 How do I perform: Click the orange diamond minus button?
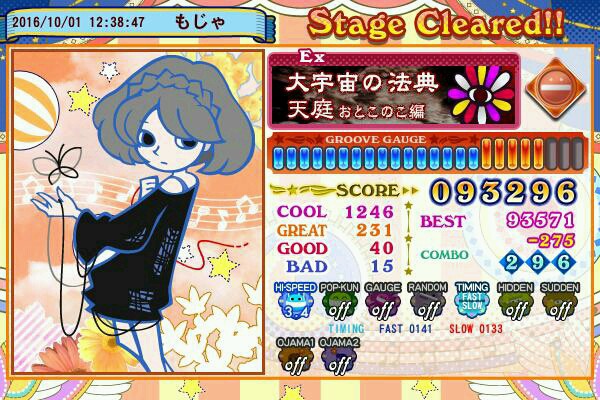tap(550, 89)
